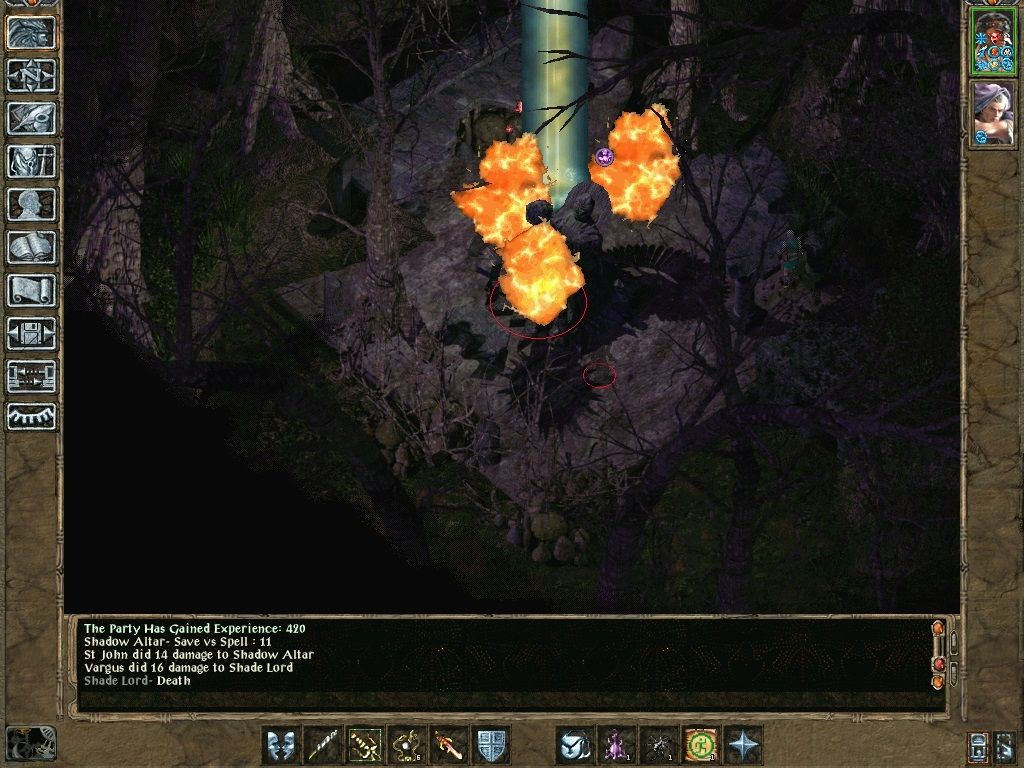Activate the talk masks button
The image size is (1024, 768).
click(281, 745)
